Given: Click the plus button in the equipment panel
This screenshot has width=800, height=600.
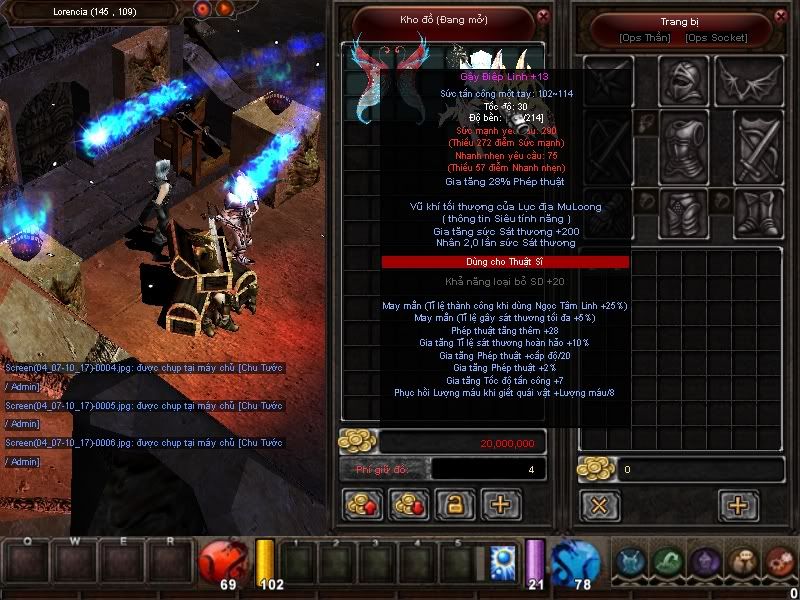Looking at the screenshot, I should pyautogui.click(x=738, y=505).
